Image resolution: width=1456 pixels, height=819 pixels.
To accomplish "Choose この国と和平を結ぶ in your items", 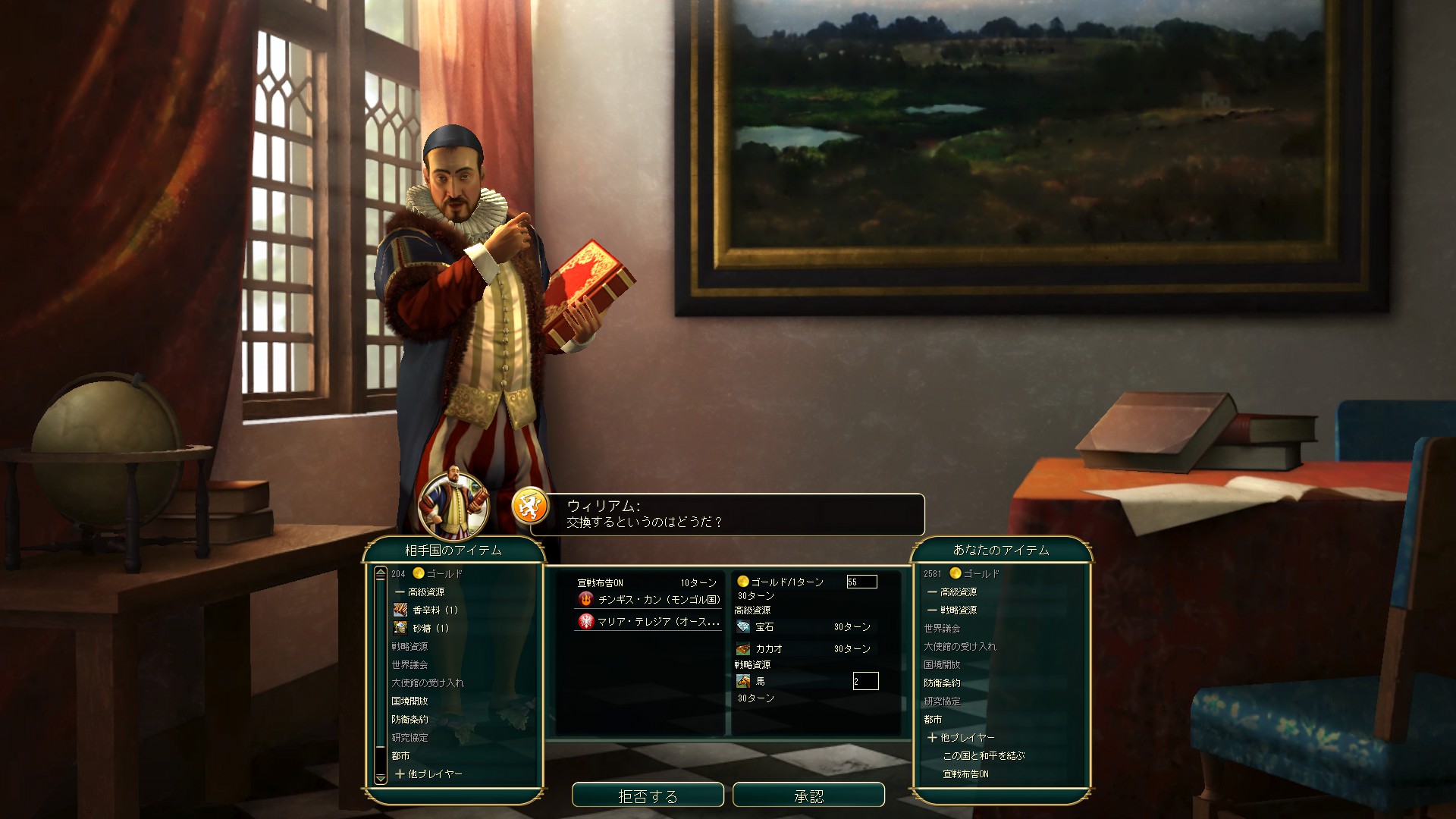I will click(984, 755).
